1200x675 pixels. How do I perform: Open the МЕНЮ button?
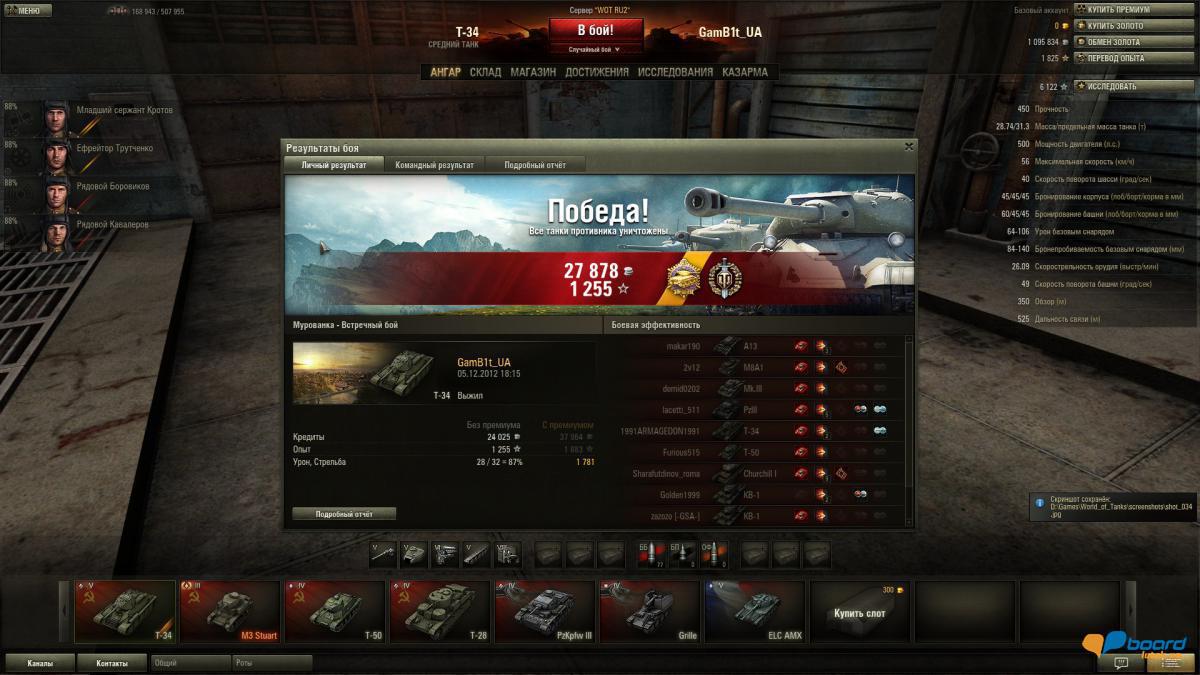27,11
